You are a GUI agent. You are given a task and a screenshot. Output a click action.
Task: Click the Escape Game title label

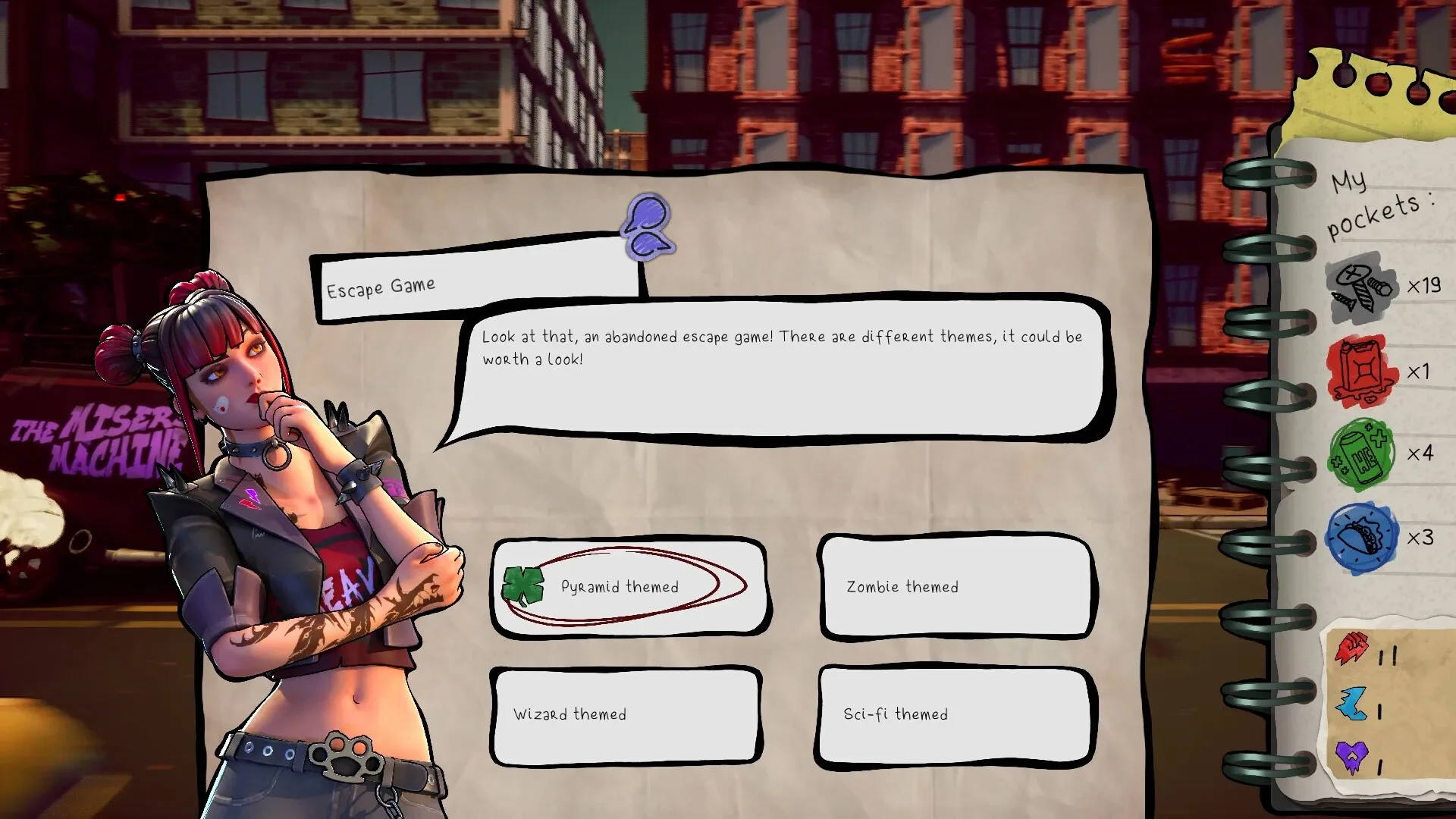381,286
